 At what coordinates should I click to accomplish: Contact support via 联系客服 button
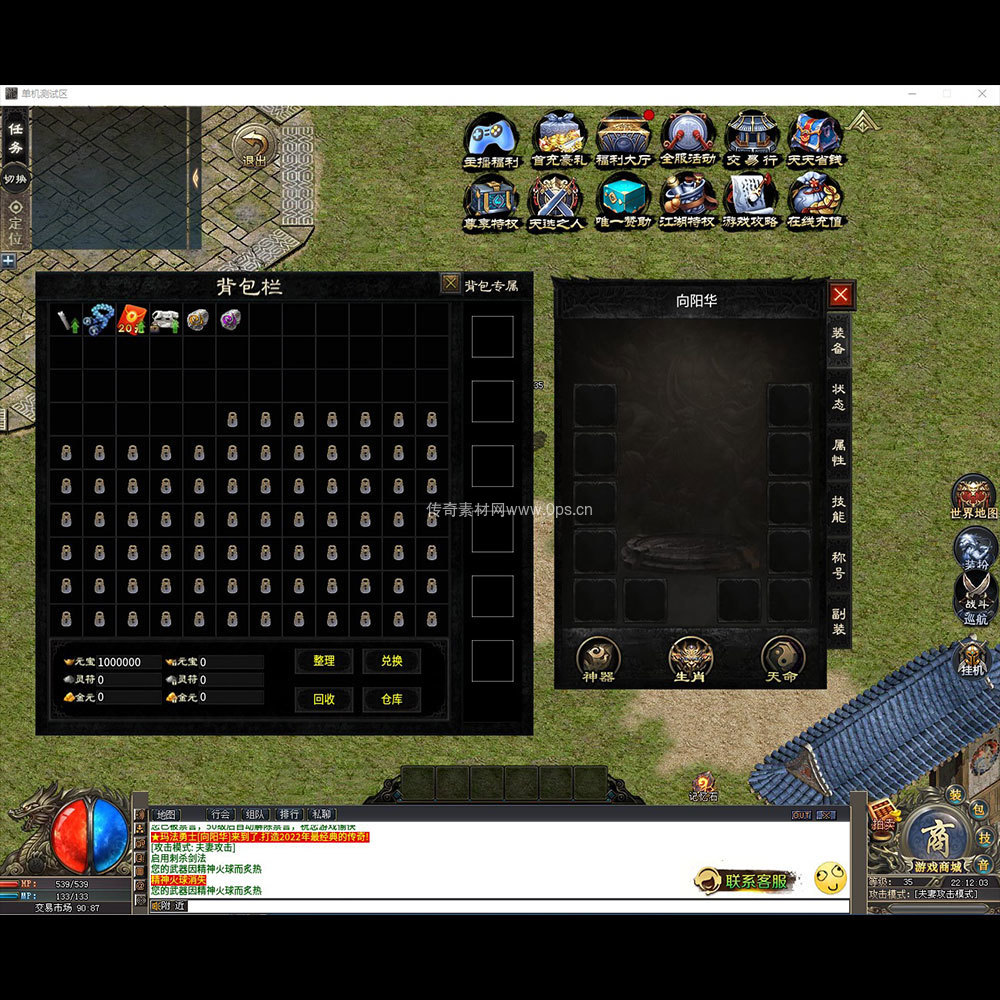[746, 881]
